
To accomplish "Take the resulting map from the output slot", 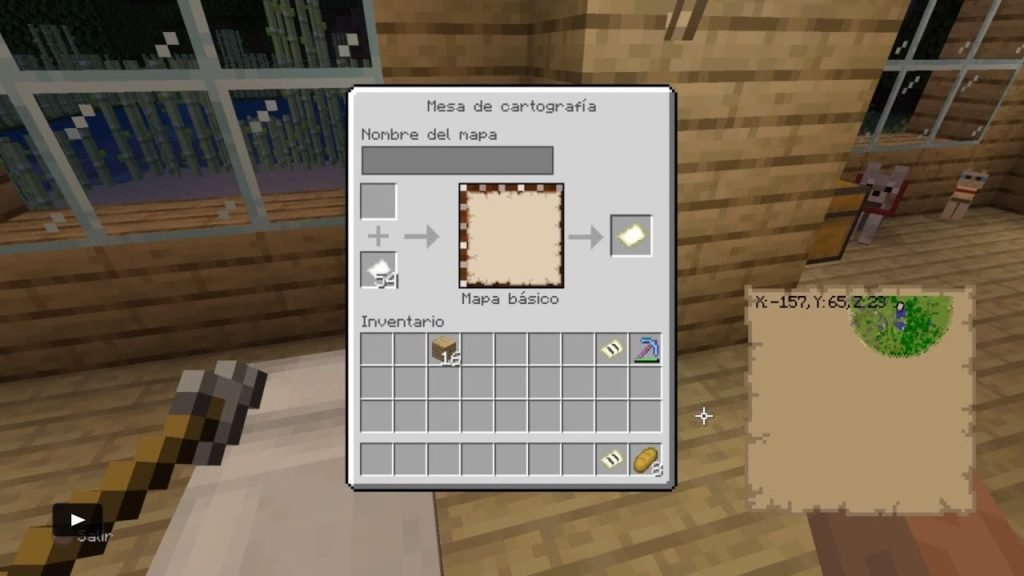I will click(x=631, y=236).
